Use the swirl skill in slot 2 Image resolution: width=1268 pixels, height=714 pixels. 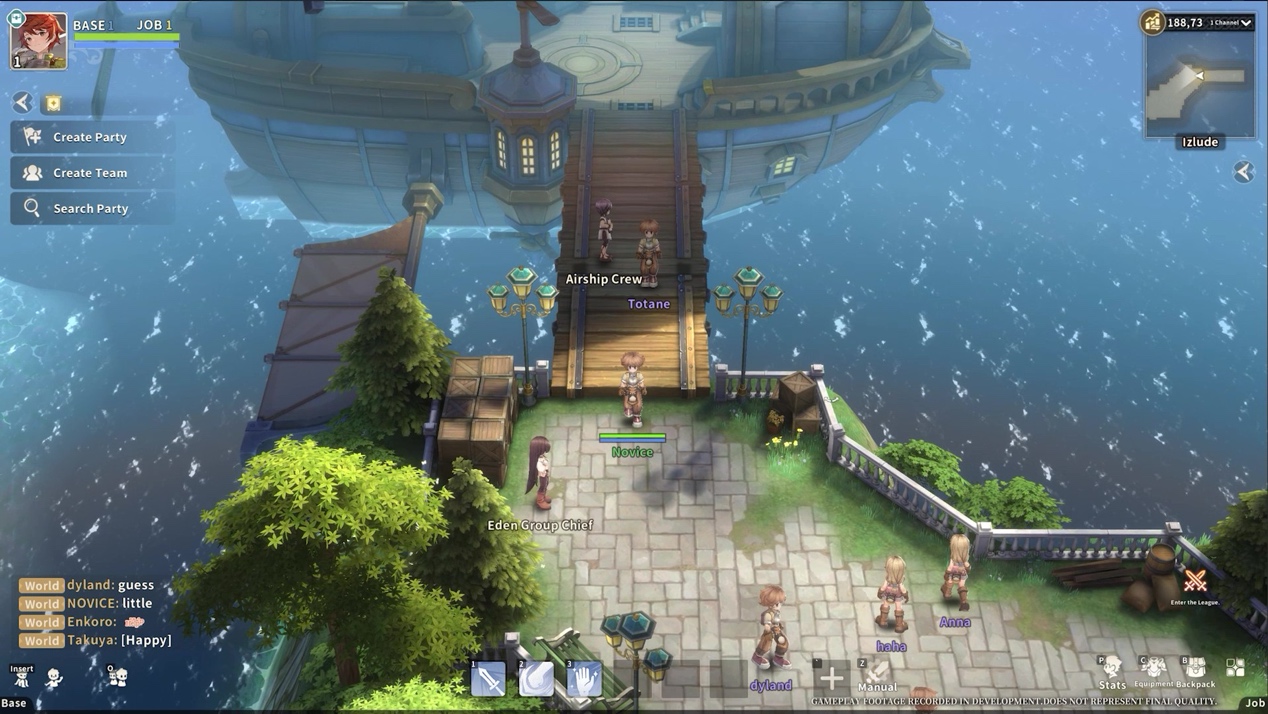536,679
